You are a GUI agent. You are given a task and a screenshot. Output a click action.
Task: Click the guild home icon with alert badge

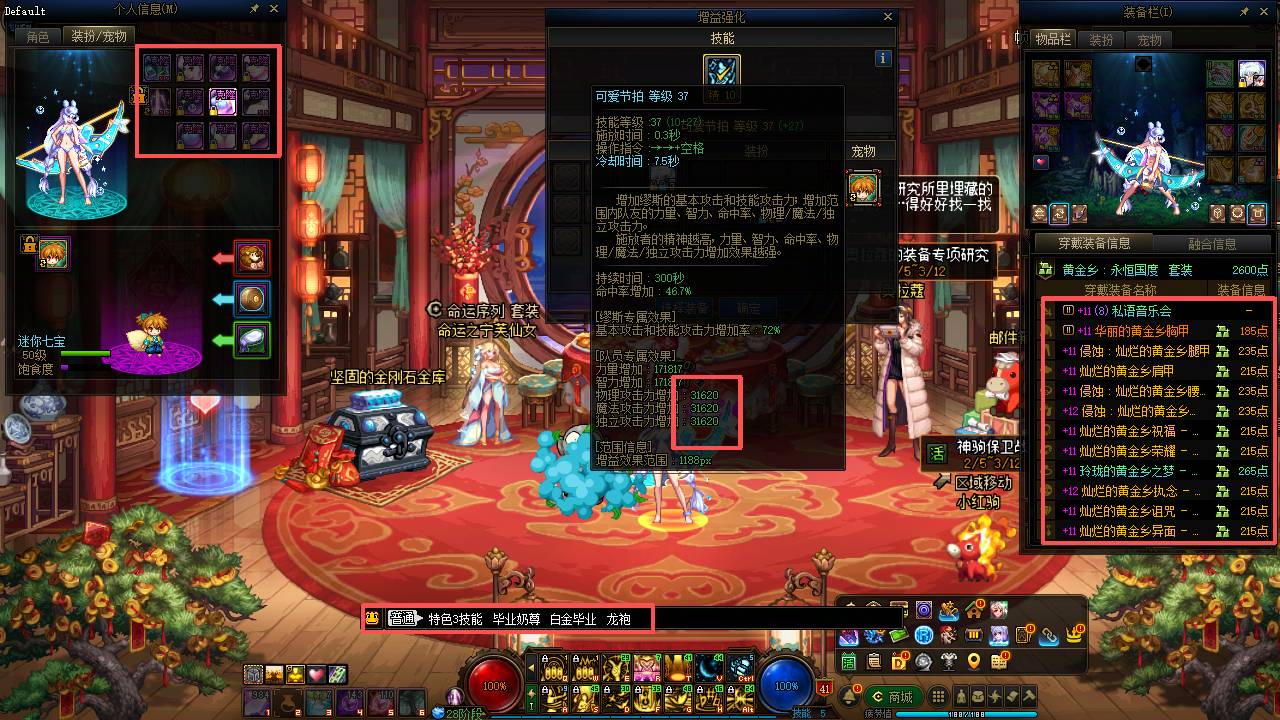tap(973, 612)
